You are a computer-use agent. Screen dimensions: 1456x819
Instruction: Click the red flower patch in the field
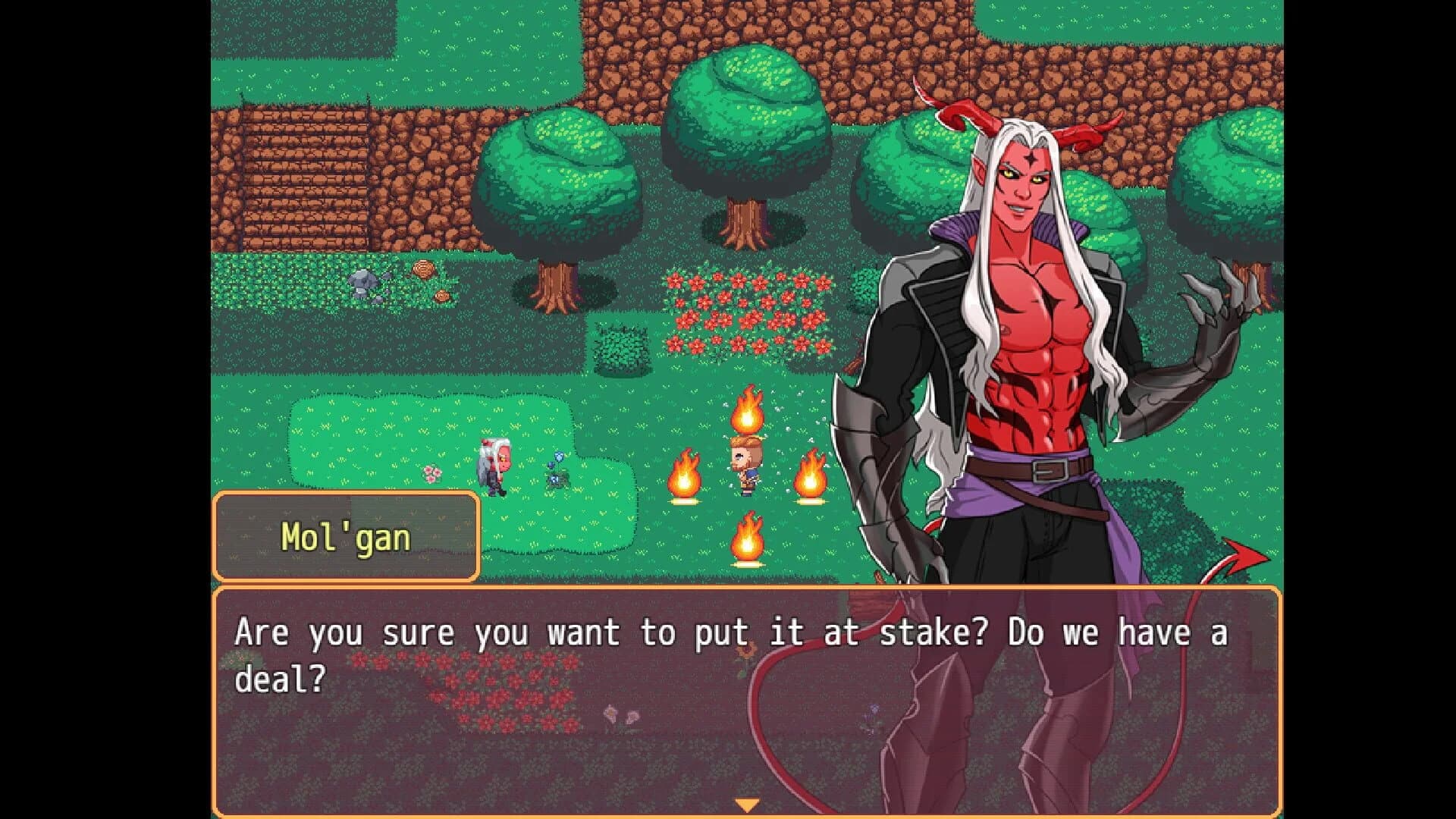(x=747, y=311)
